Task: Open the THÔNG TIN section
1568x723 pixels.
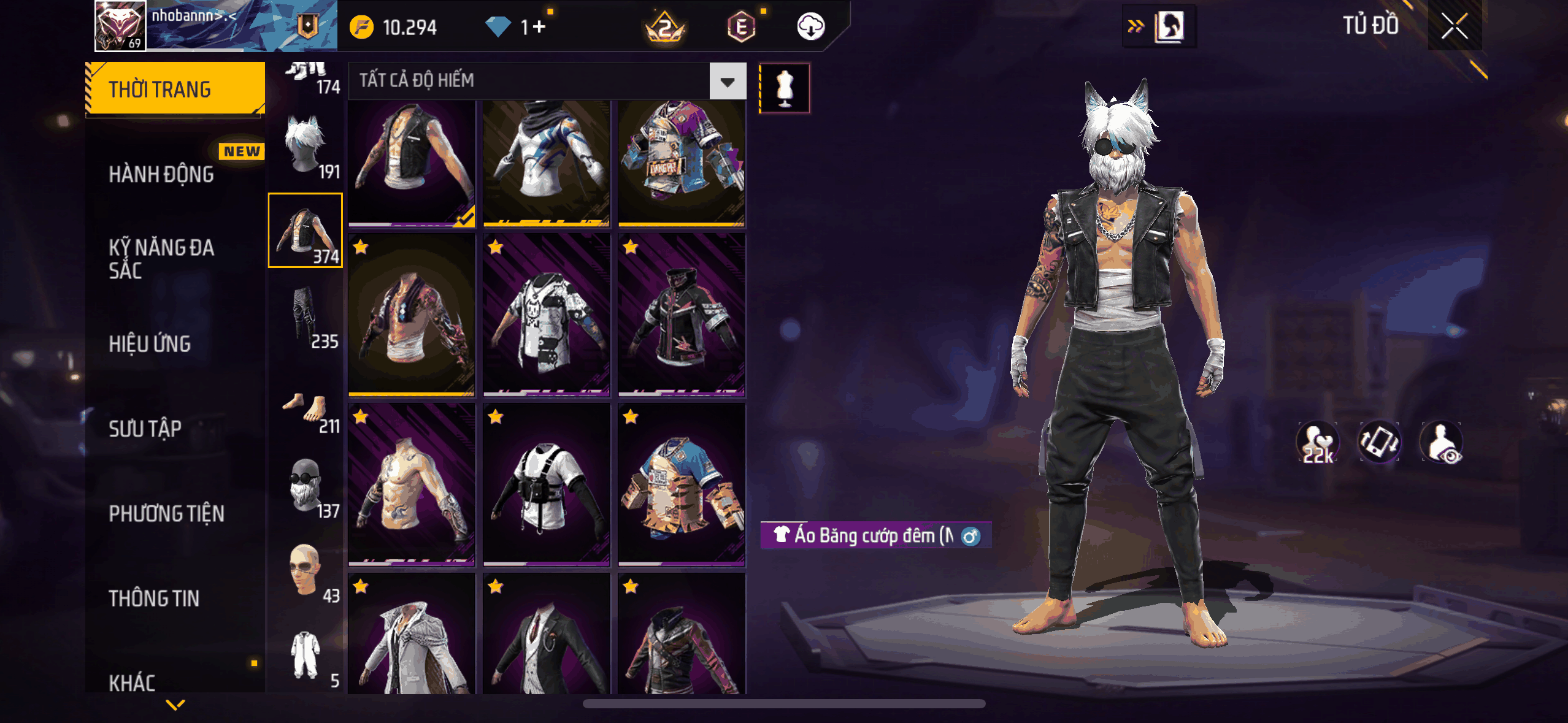Action: pos(154,598)
